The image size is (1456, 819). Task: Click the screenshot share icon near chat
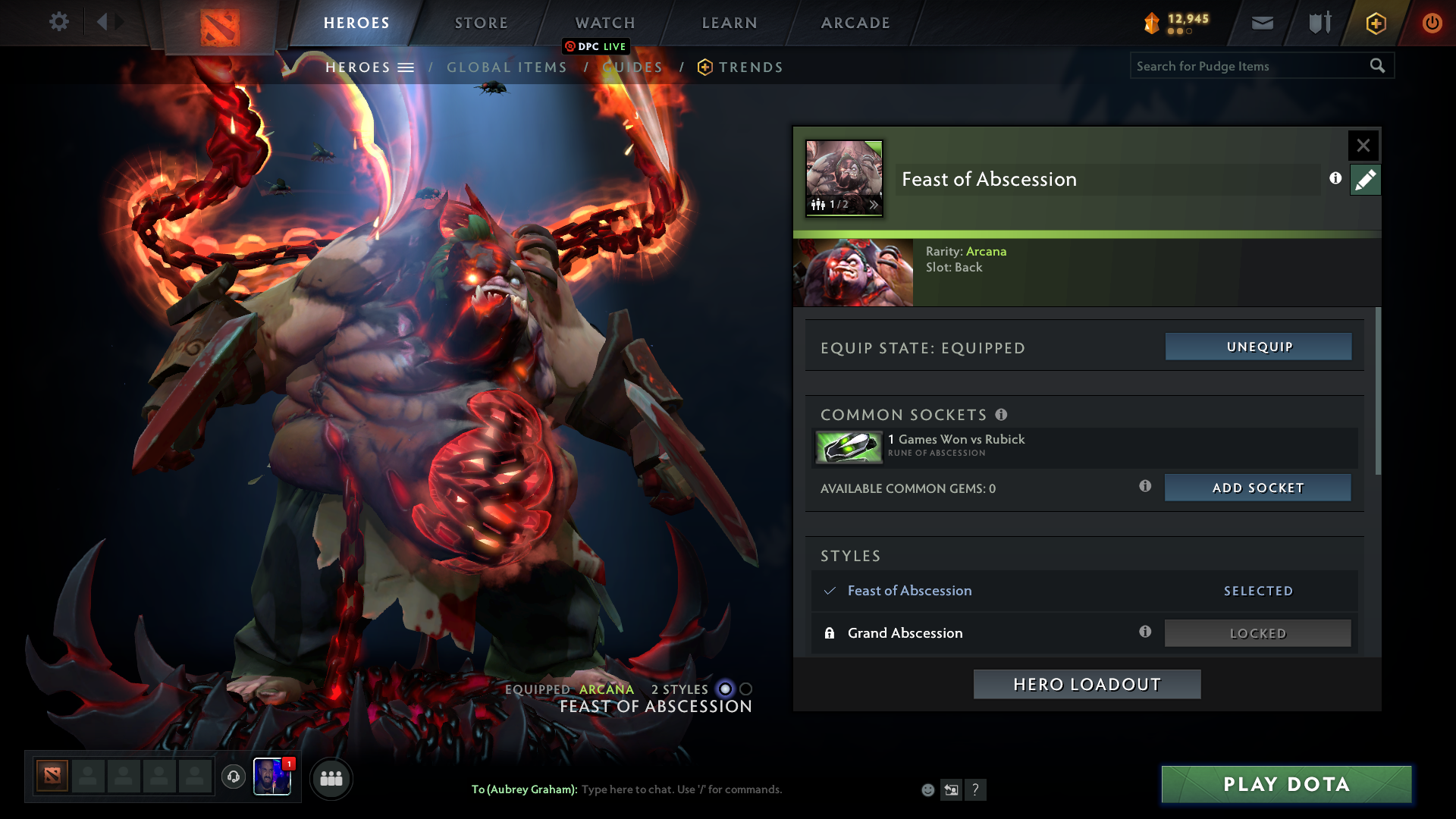pos(952,789)
